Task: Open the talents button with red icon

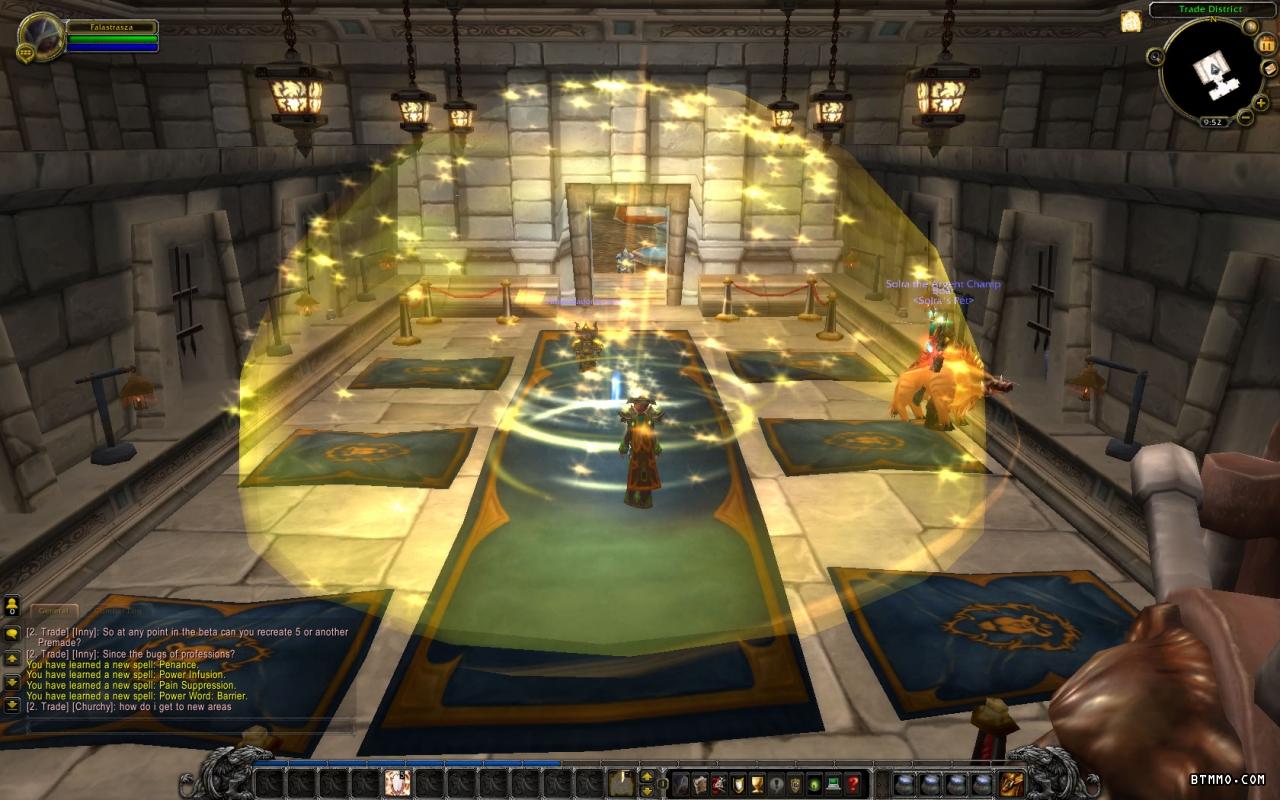Action: coord(720,783)
